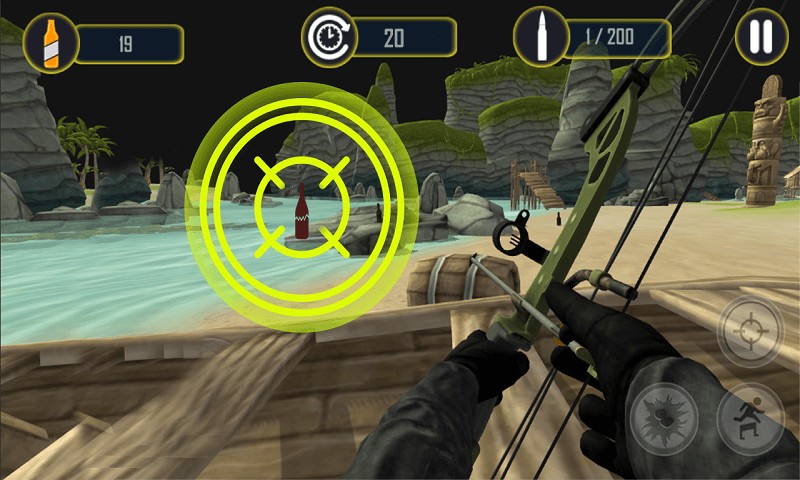Tap the crosshair aim button
Viewport: 800px width, 480px height.
click(x=750, y=330)
